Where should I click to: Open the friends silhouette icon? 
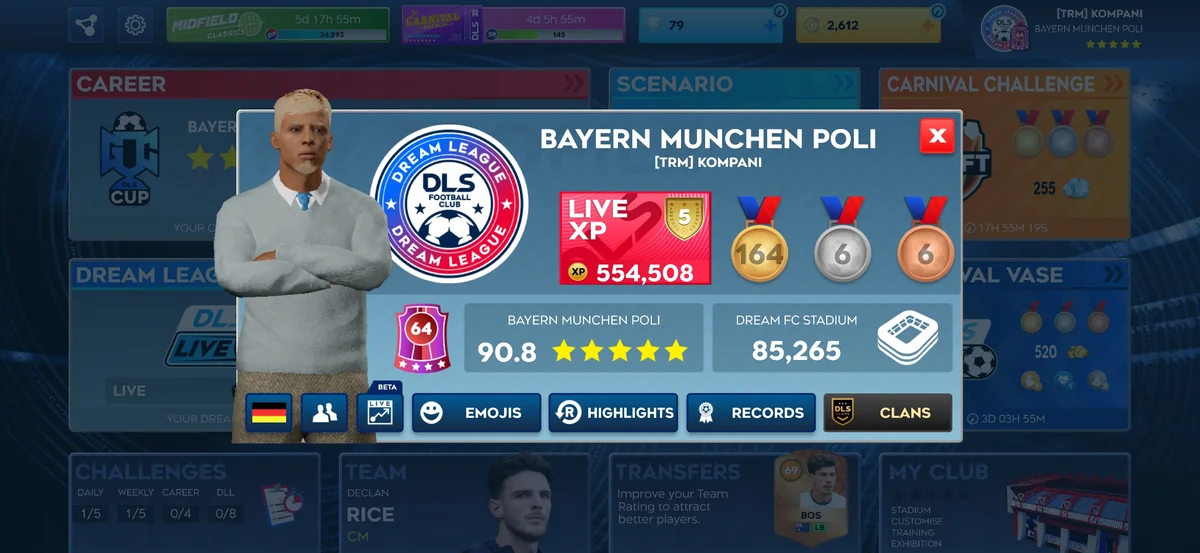pos(324,412)
